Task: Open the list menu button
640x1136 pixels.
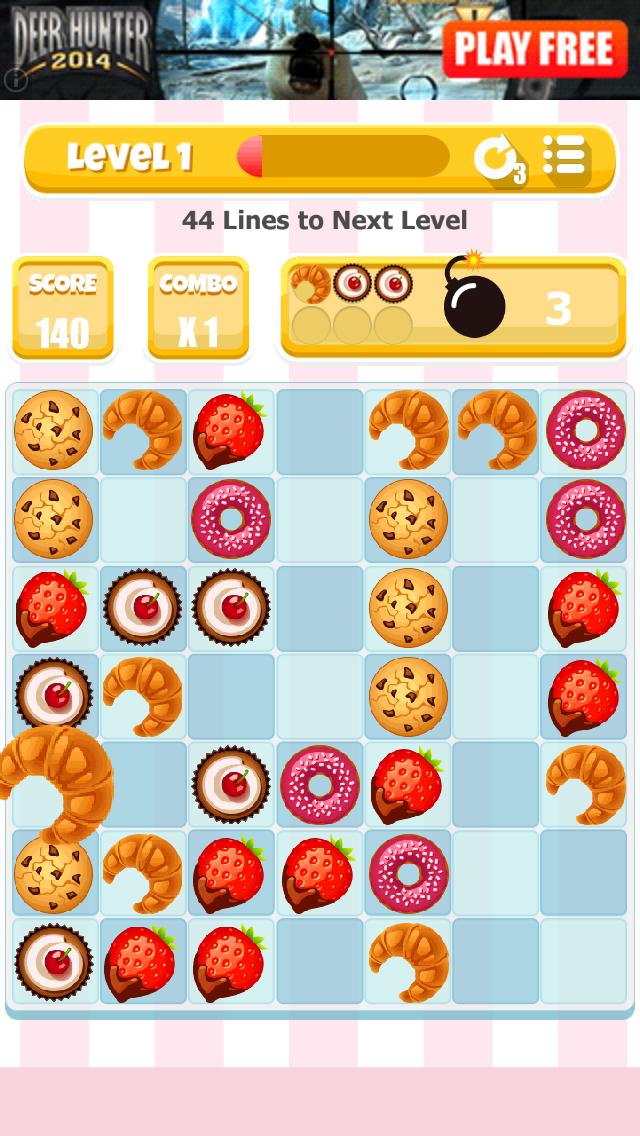Action: point(564,157)
